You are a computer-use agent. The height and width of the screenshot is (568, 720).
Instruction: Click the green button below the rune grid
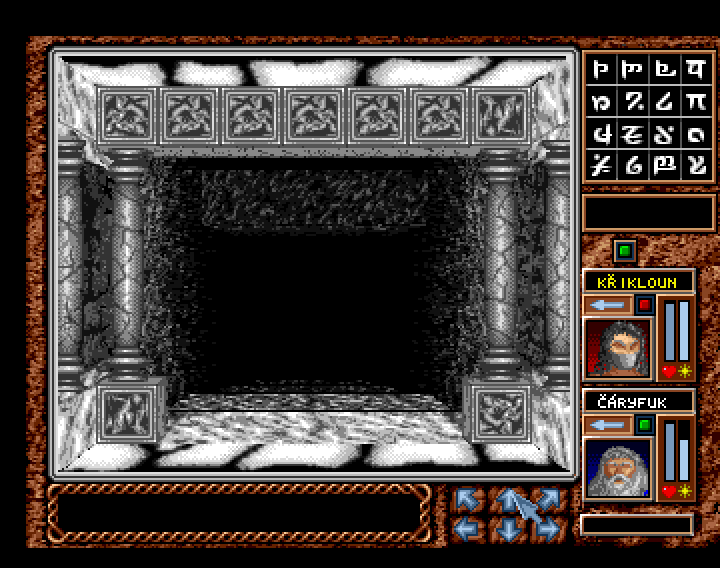tap(624, 250)
